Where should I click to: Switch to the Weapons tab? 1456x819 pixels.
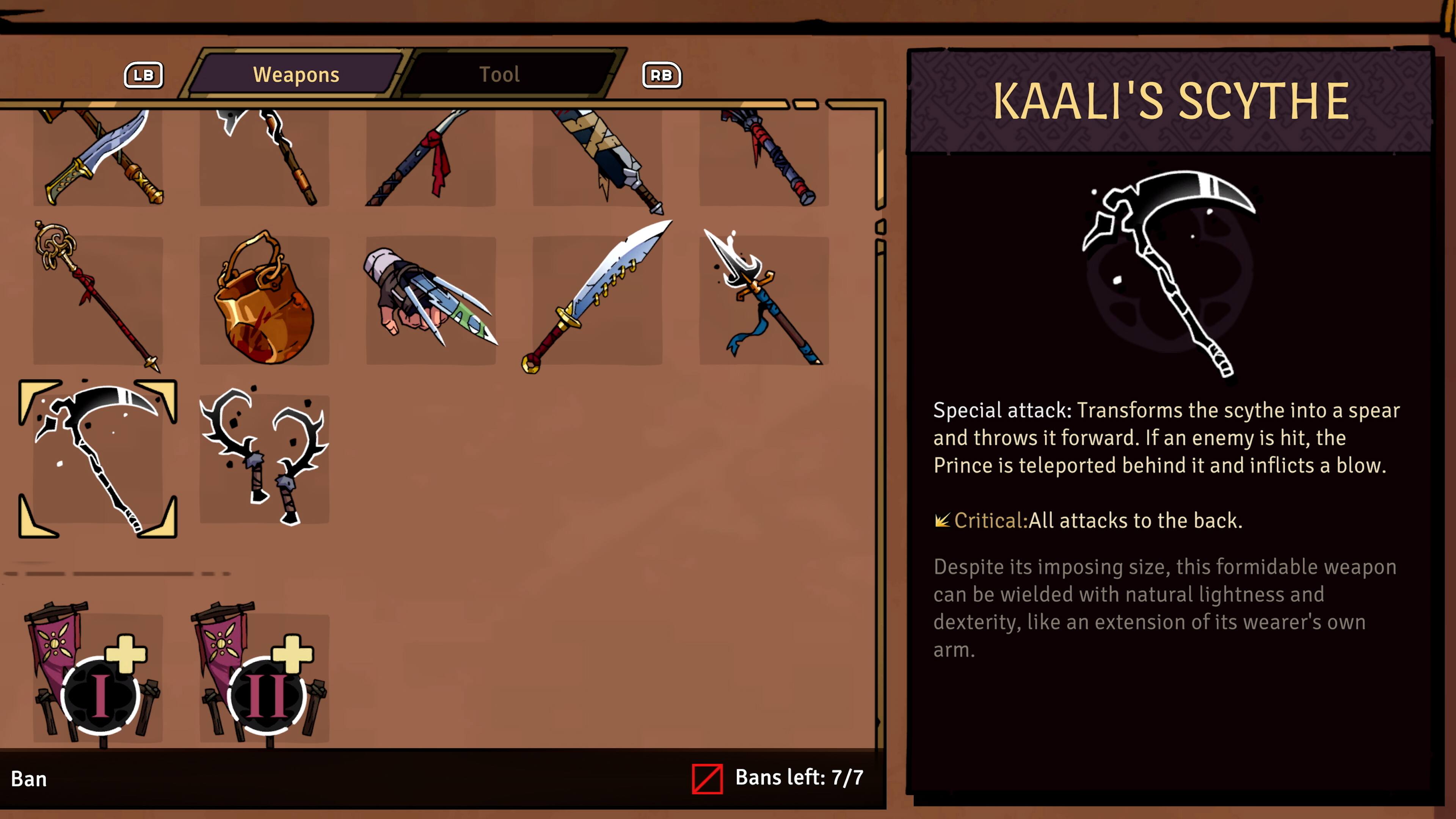297,74
